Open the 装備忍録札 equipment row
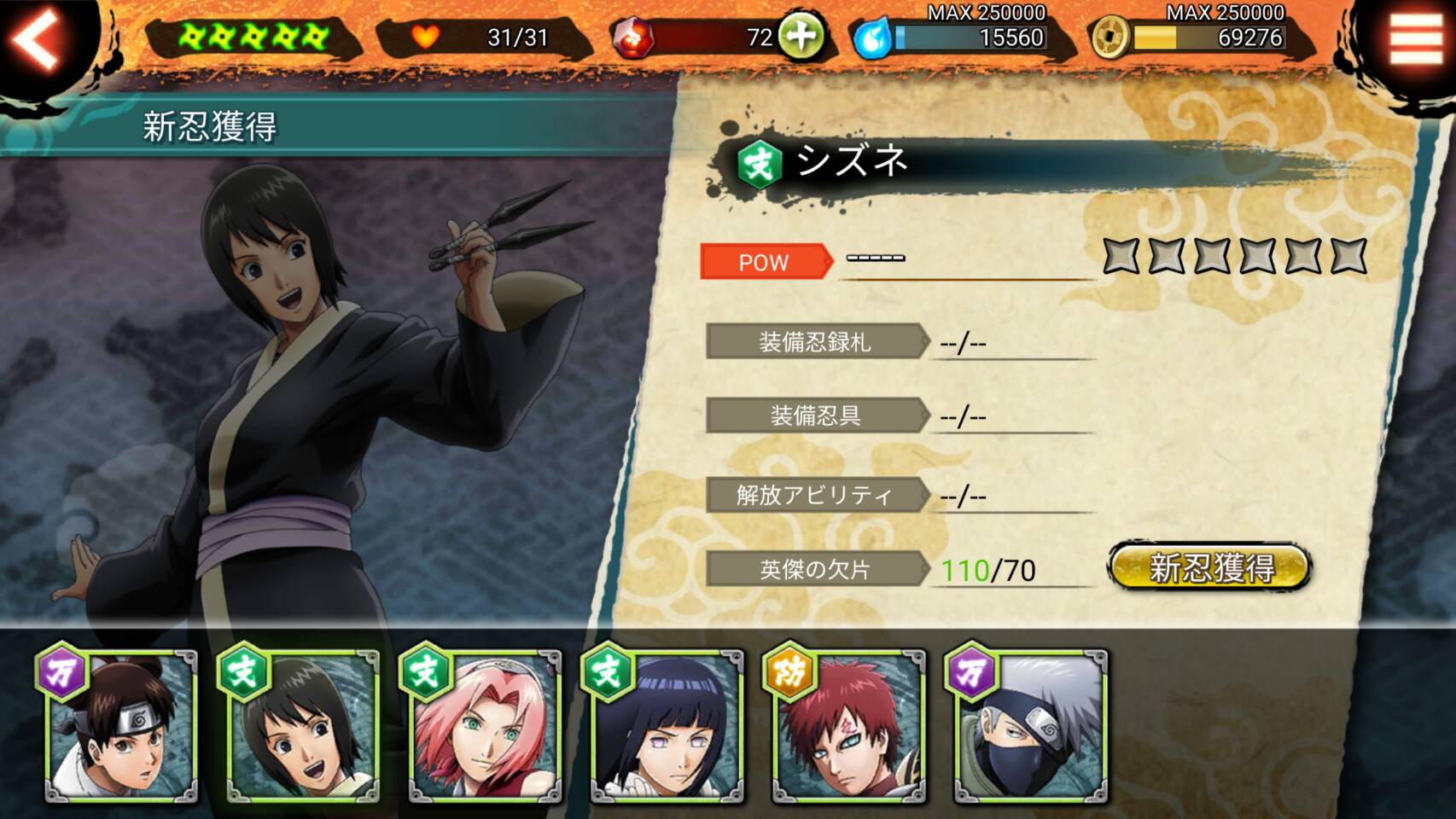Viewport: 1456px width, 819px height. [x=816, y=342]
